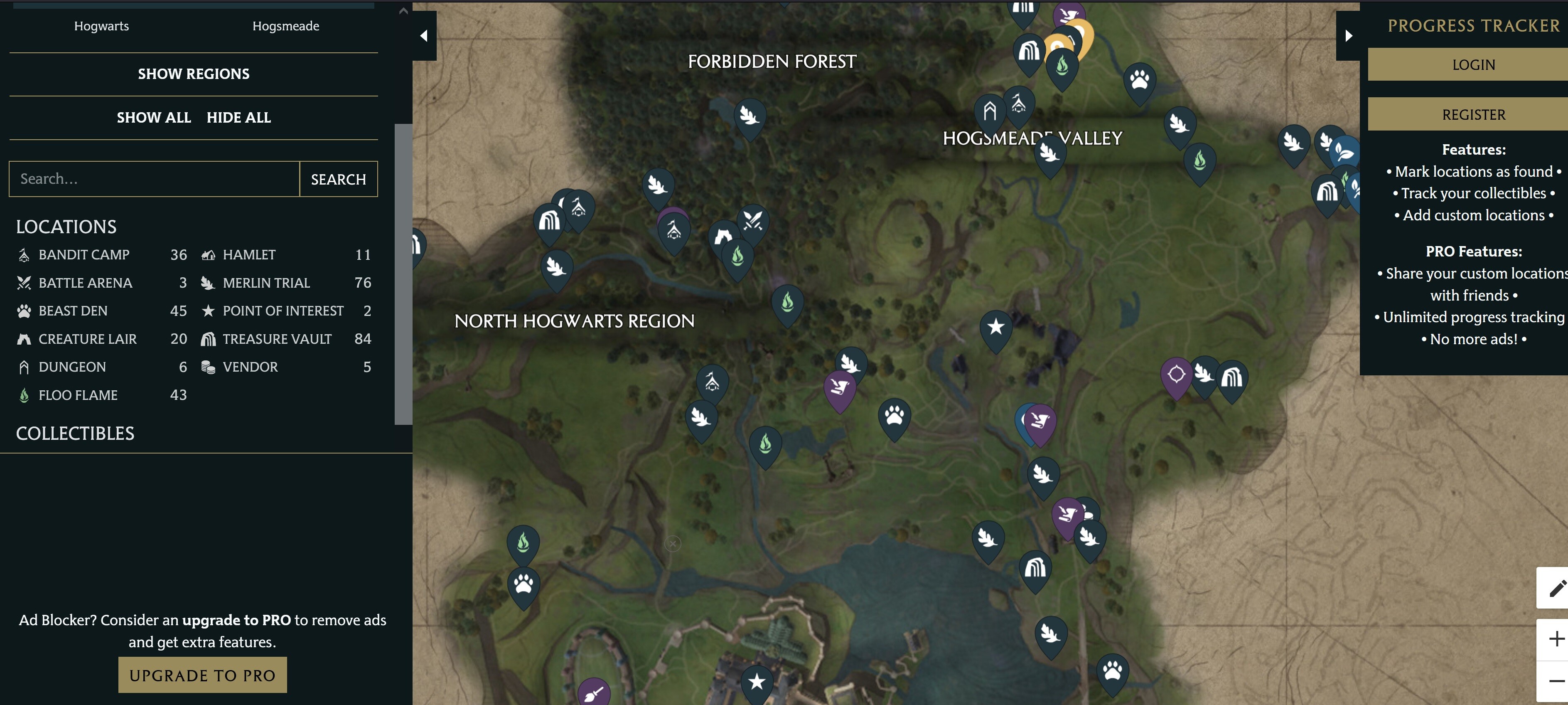Collapse the Progress Tracker panel arrow
This screenshot has height=705, width=1568.
(x=1350, y=35)
